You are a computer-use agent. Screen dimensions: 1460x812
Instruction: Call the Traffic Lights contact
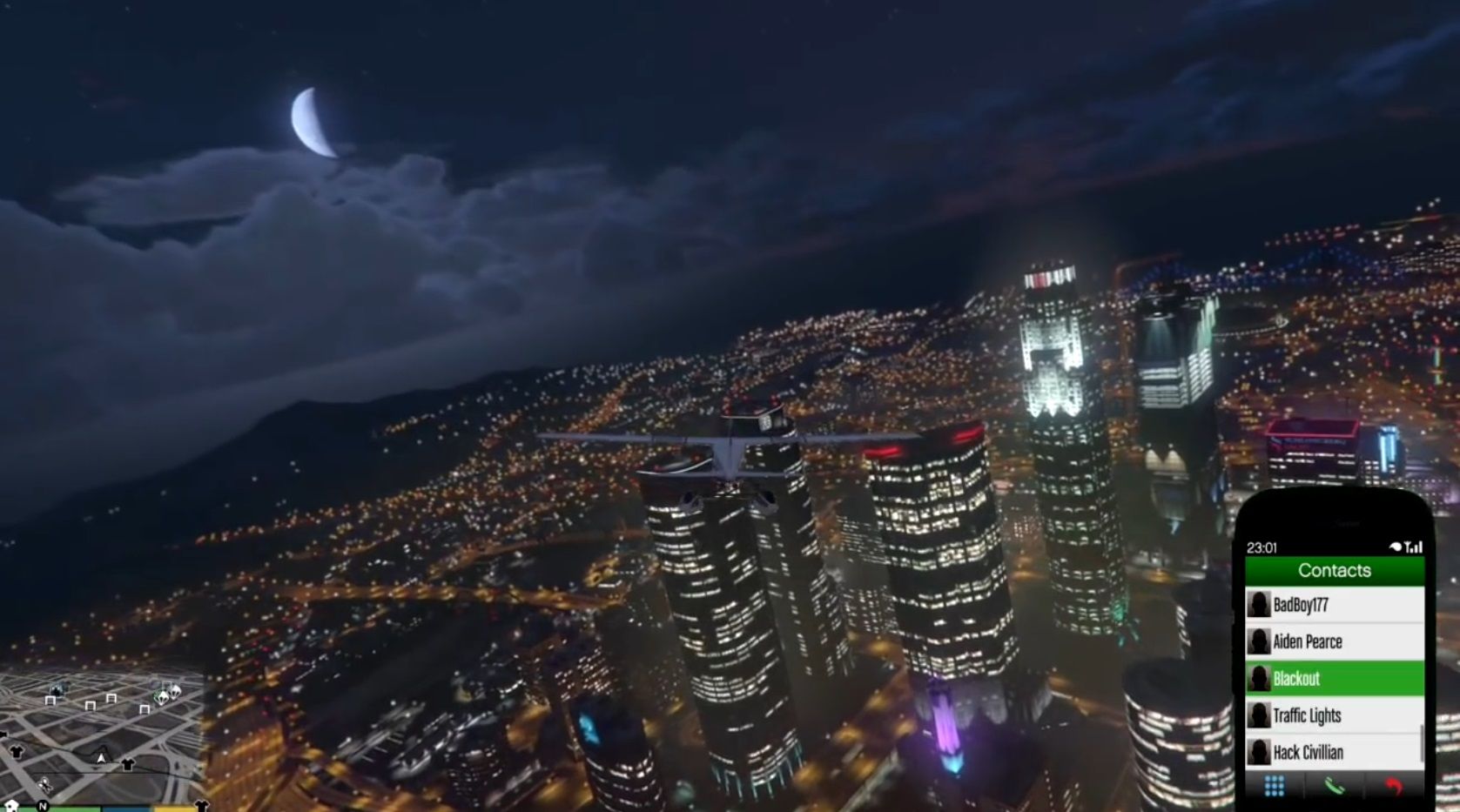tap(1309, 715)
